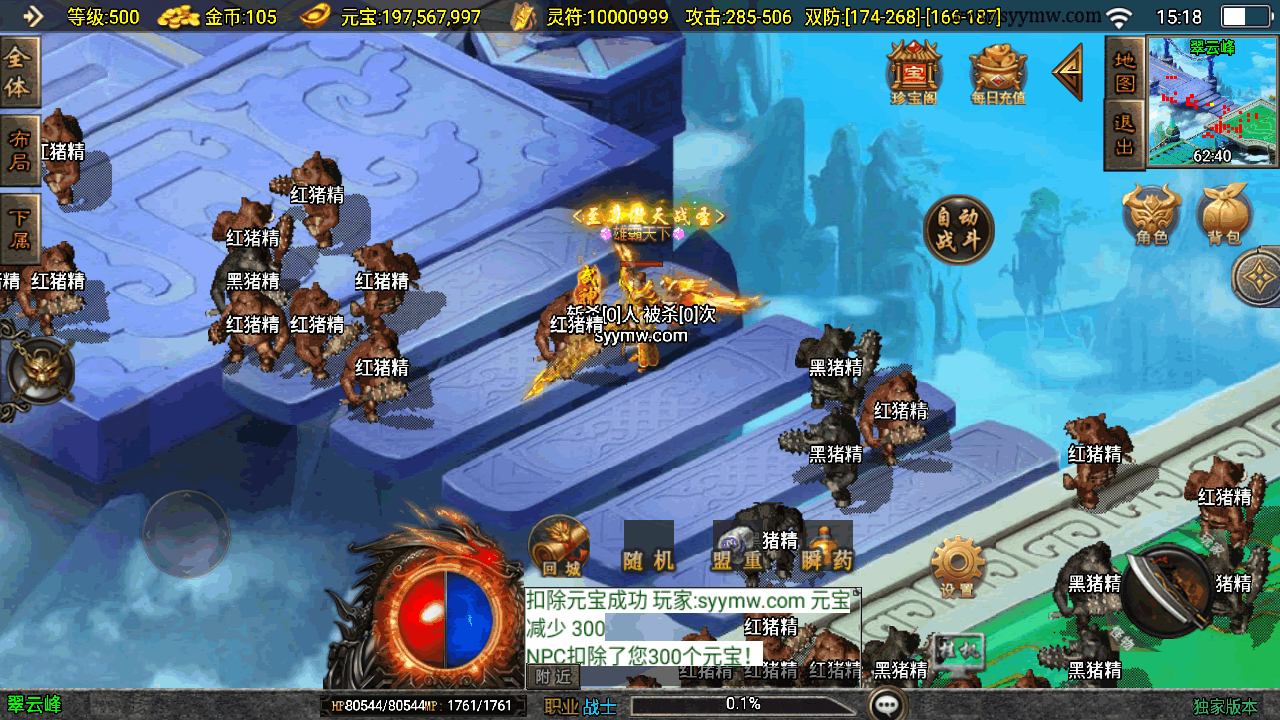Select the 布局 side tab

(x=19, y=150)
